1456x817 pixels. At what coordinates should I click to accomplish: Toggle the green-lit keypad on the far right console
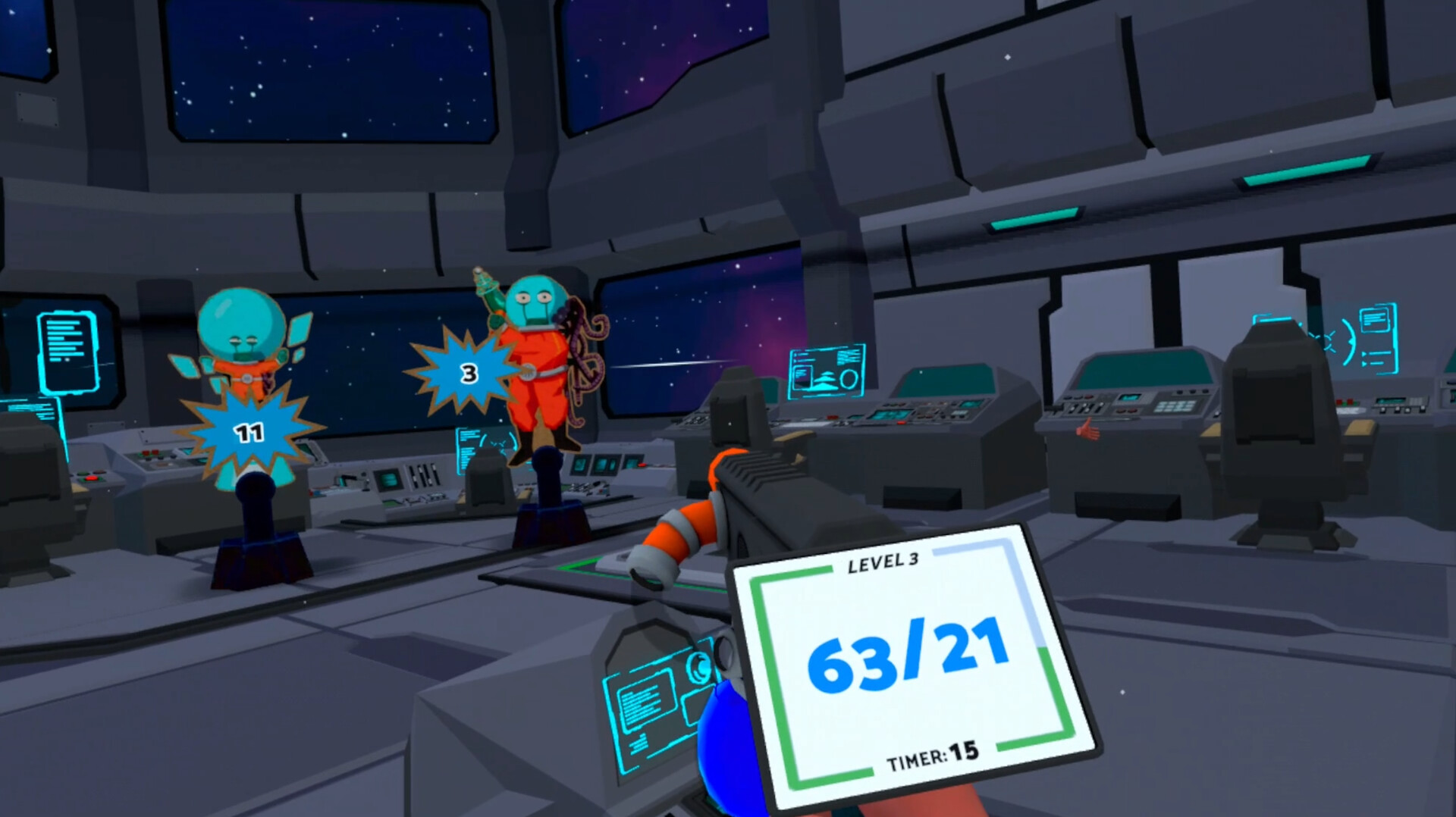[1175, 406]
